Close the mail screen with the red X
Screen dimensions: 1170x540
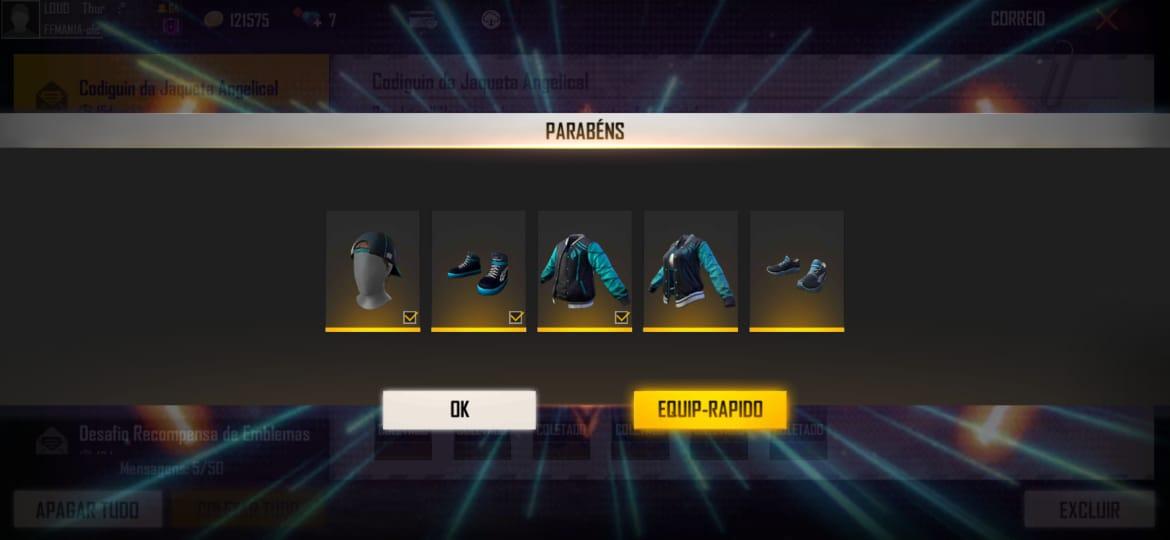[x=1107, y=20]
